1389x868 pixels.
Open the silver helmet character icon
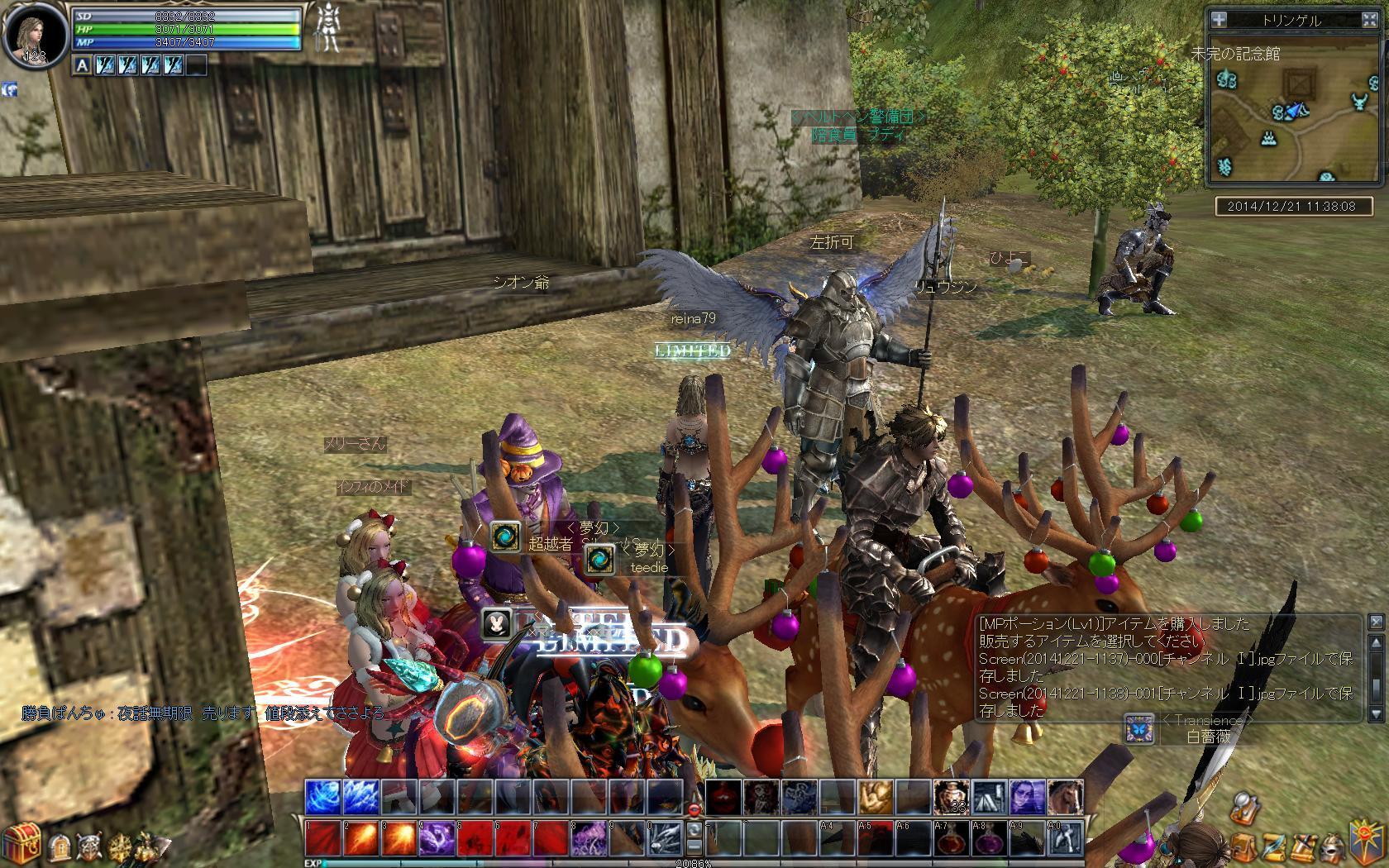coord(1330,847)
